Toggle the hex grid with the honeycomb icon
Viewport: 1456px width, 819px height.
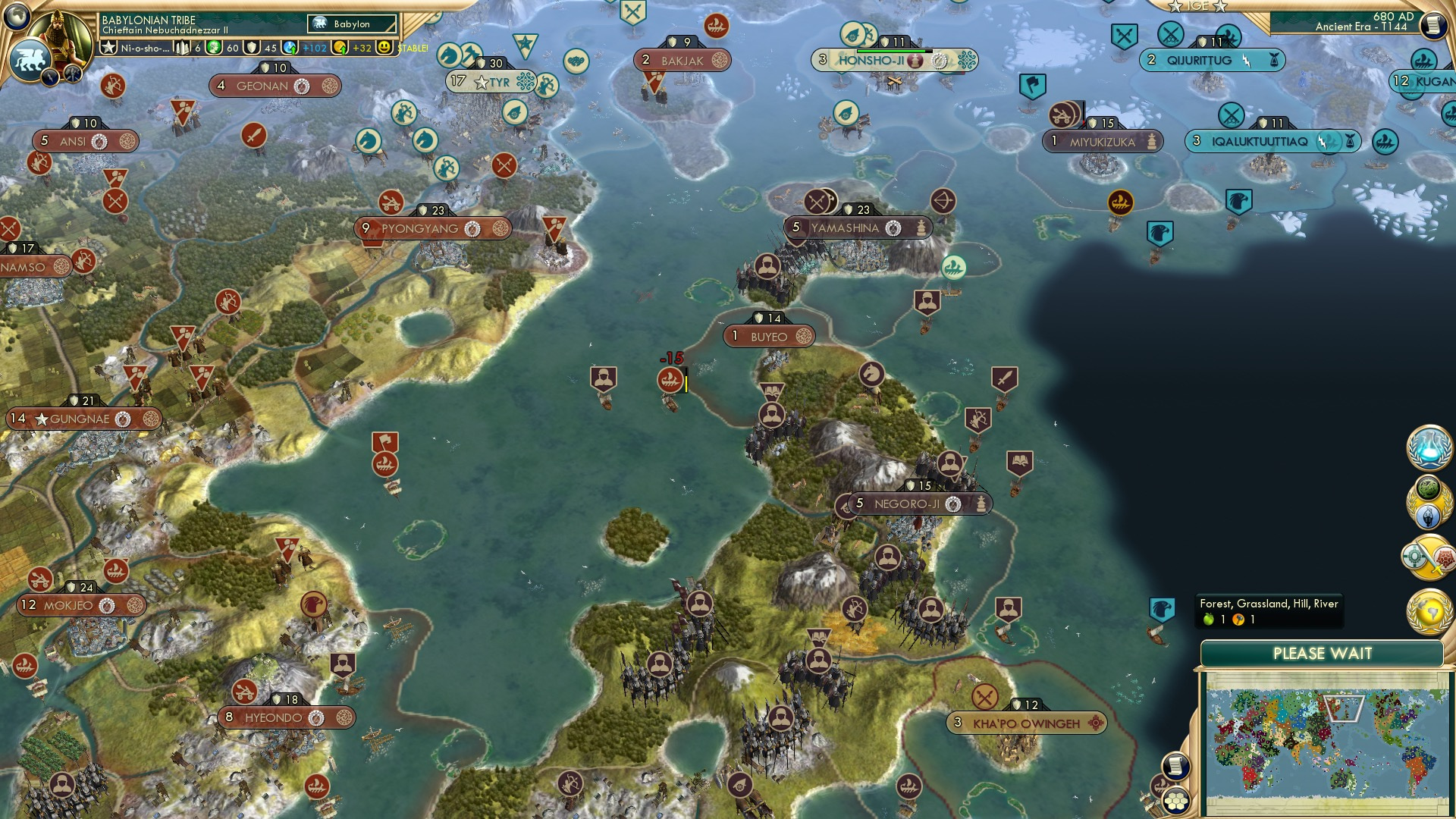(1176, 800)
